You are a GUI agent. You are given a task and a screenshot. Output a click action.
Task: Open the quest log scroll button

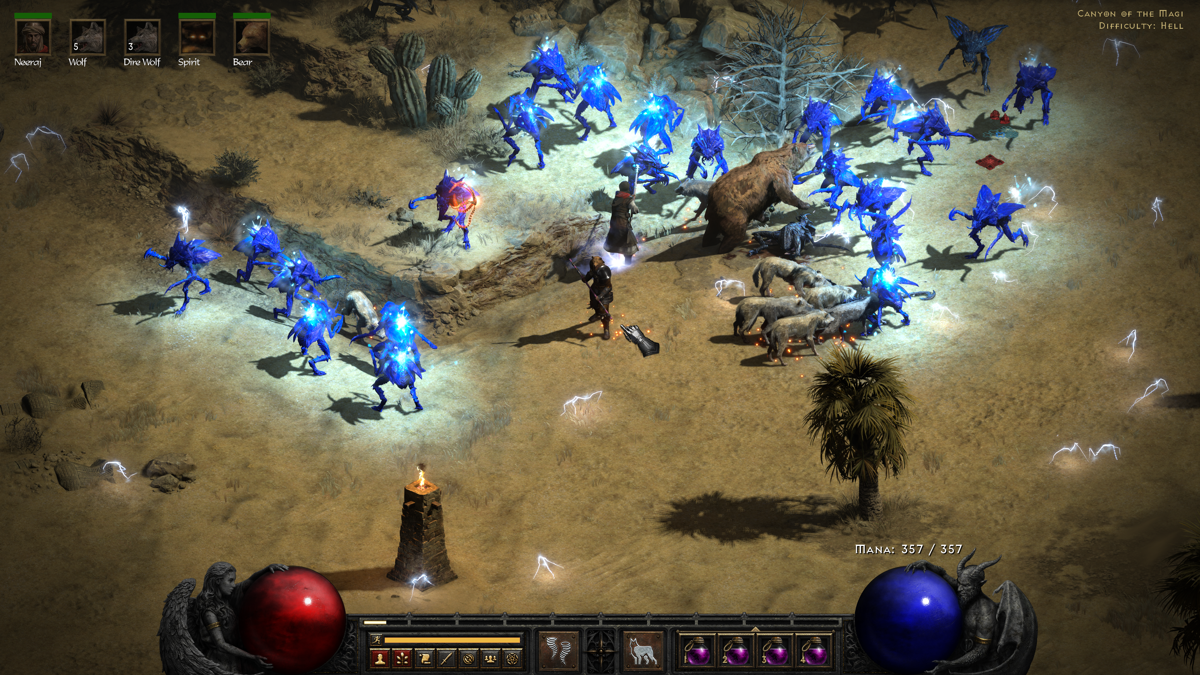pyautogui.click(x=424, y=658)
